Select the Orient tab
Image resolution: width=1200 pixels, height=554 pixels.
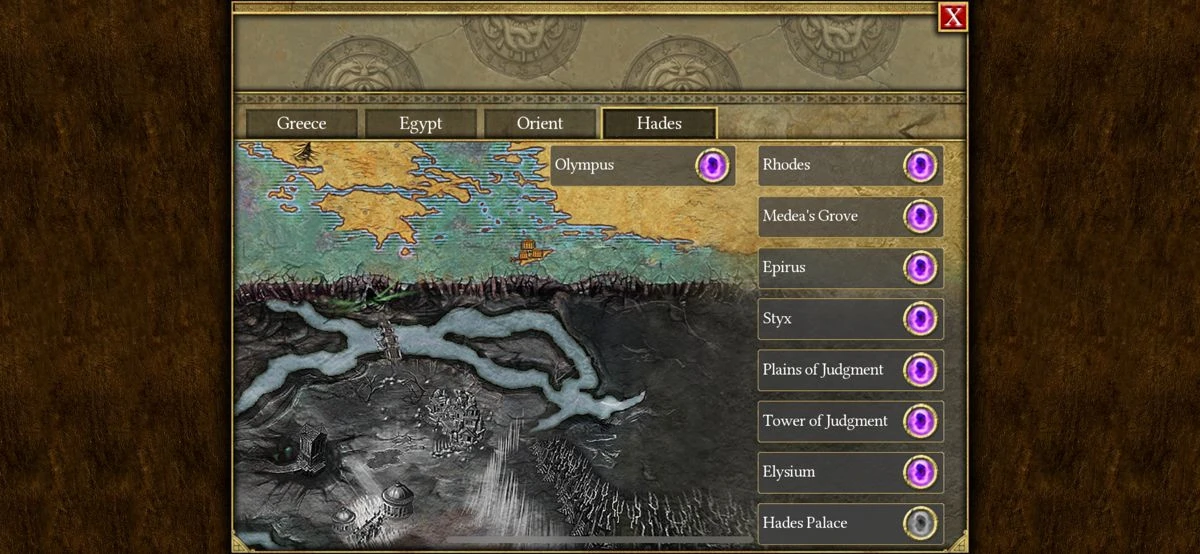pos(540,124)
